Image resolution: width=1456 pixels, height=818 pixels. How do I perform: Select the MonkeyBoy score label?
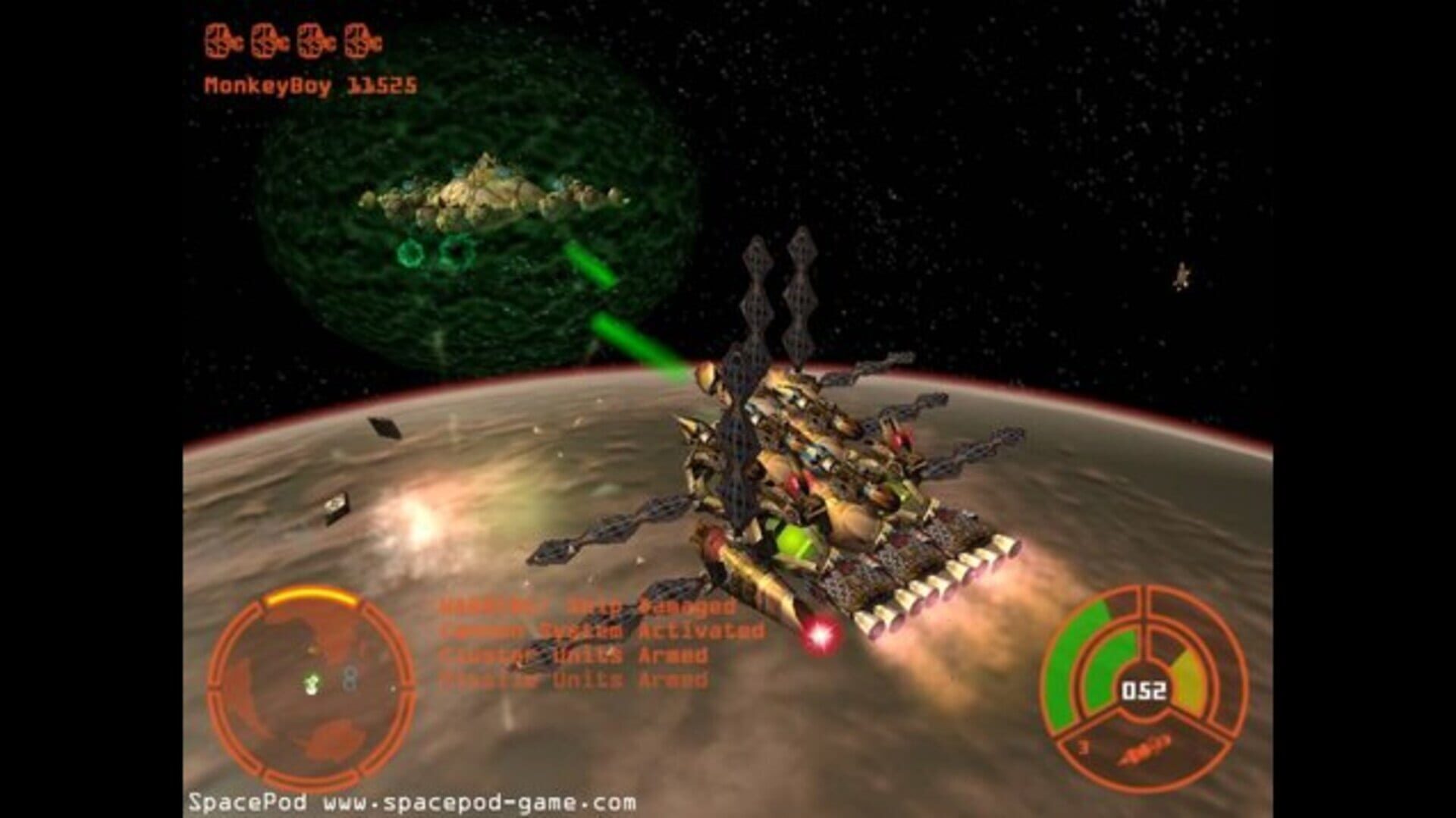coord(311,83)
